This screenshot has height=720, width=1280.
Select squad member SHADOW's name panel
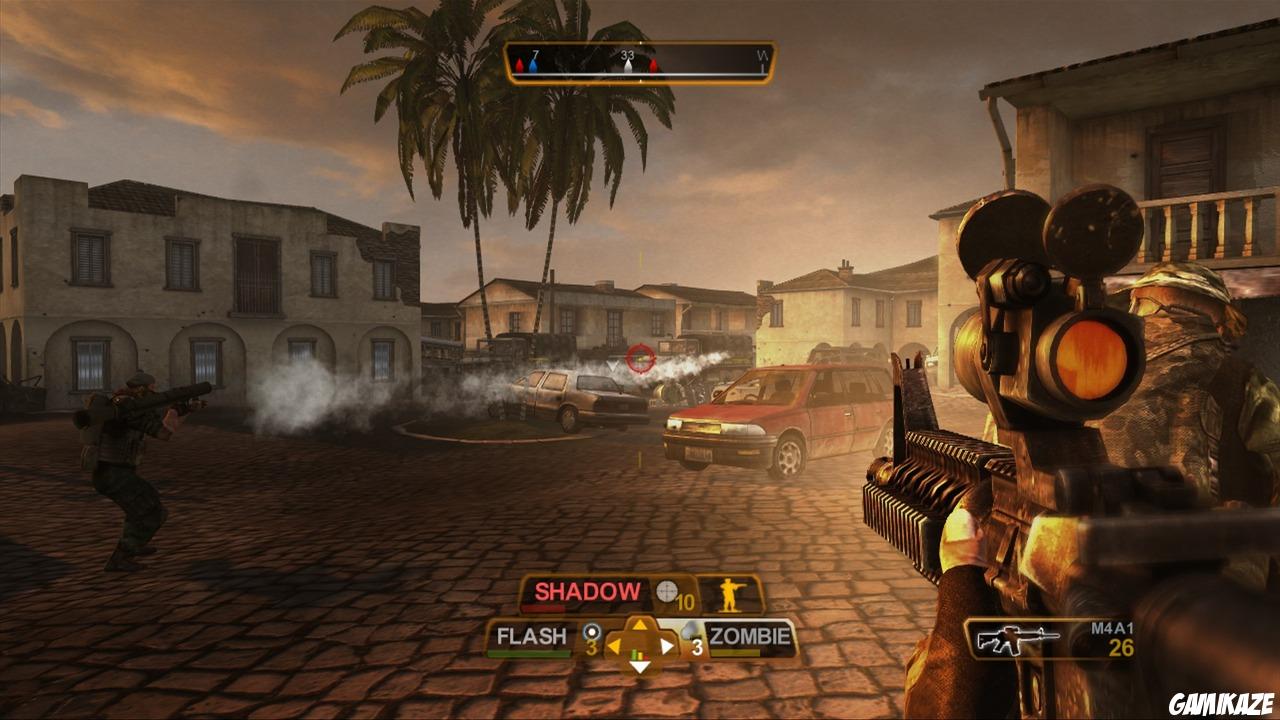[x=587, y=592]
